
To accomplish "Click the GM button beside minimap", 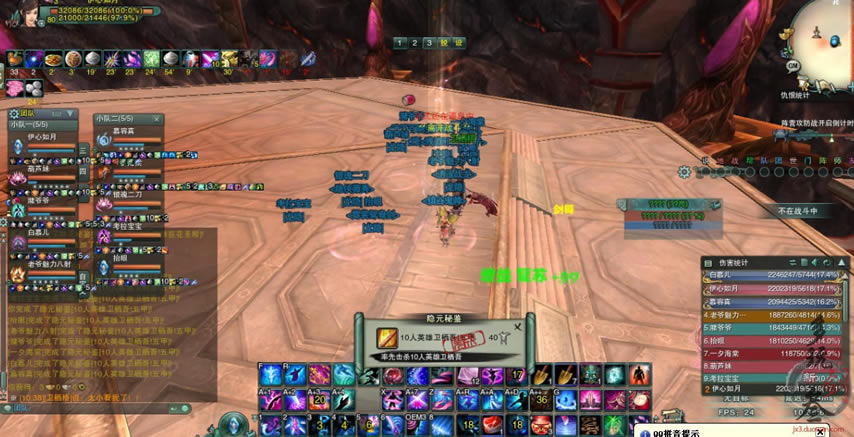I will (x=792, y=65).
